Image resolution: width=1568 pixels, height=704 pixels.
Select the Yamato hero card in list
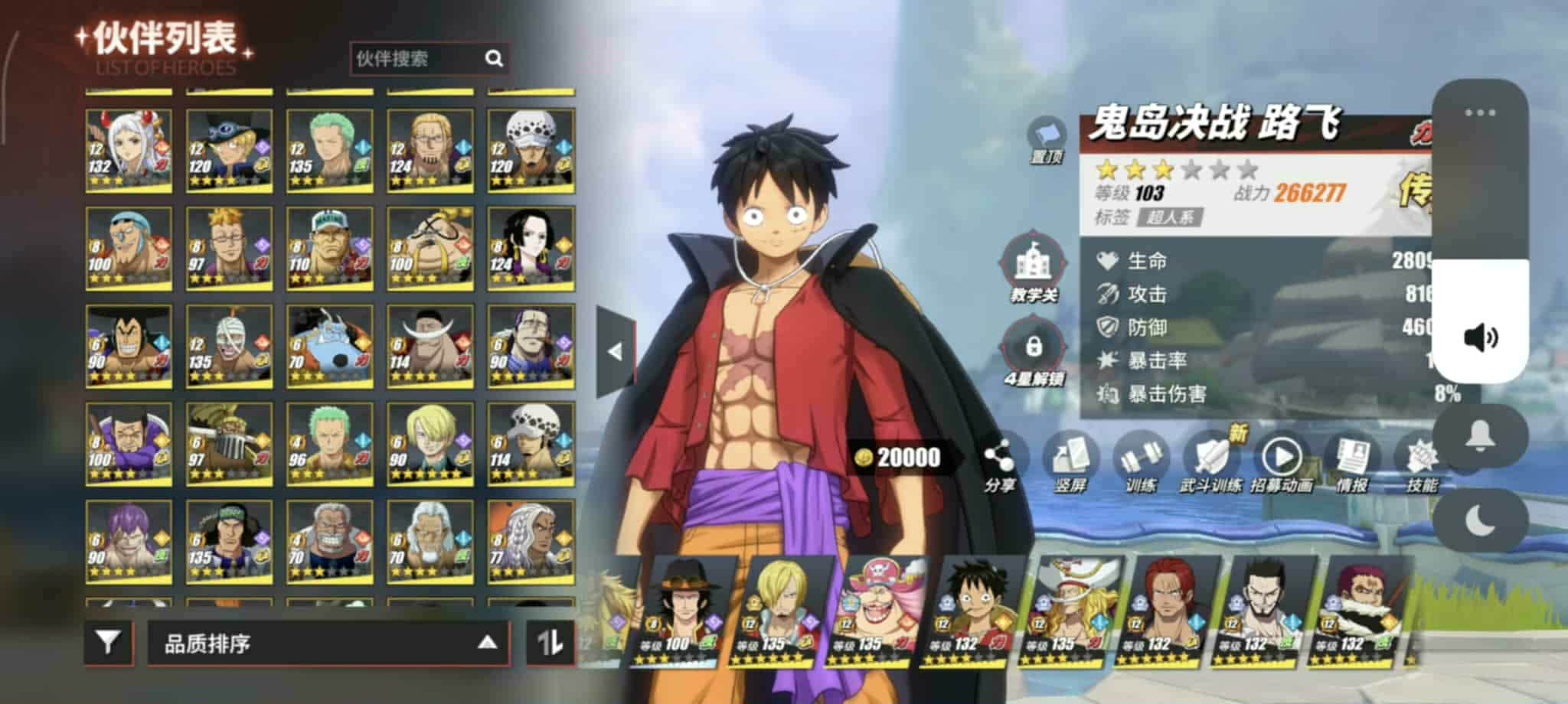coord(129,150)
